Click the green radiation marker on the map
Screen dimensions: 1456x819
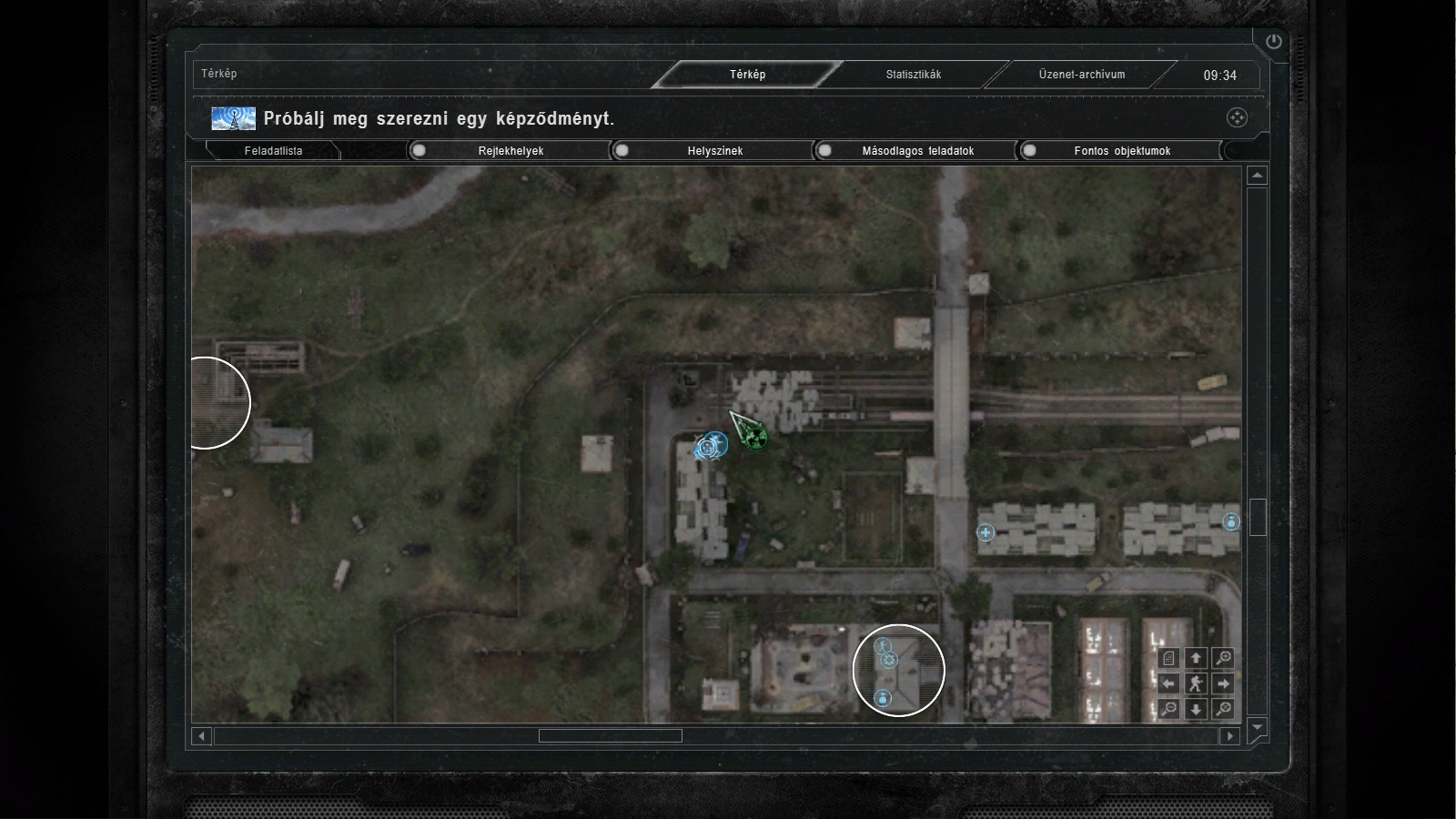click(754, 438)
